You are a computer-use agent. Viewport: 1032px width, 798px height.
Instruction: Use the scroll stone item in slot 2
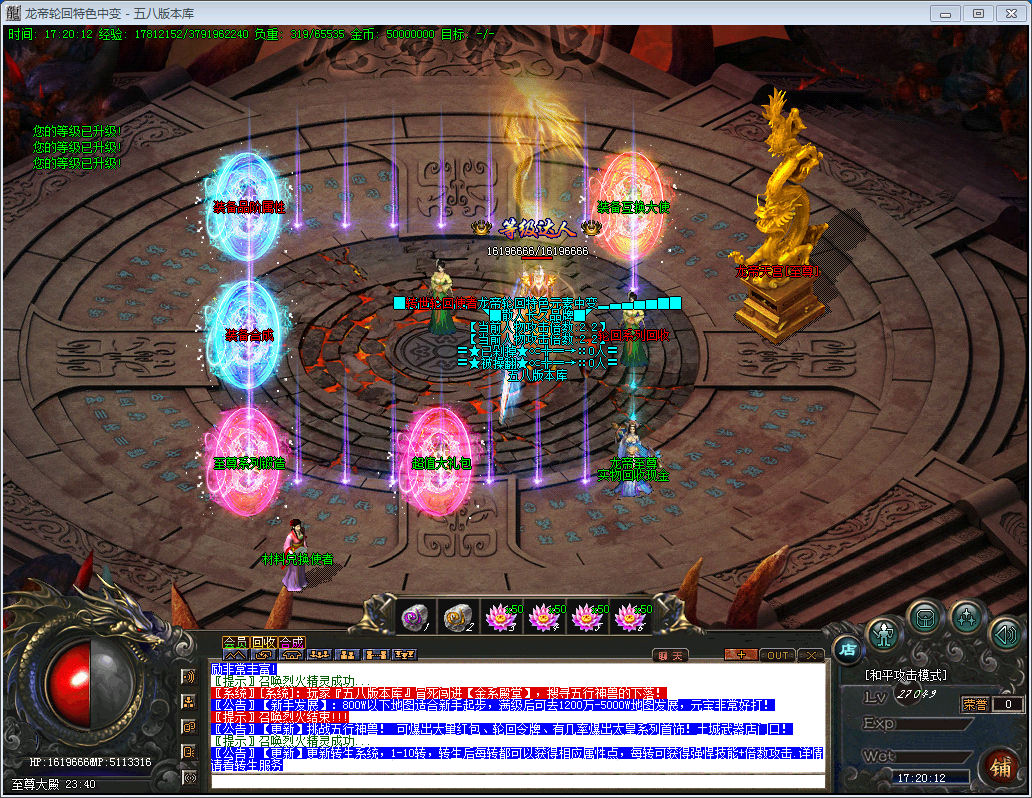458,617
